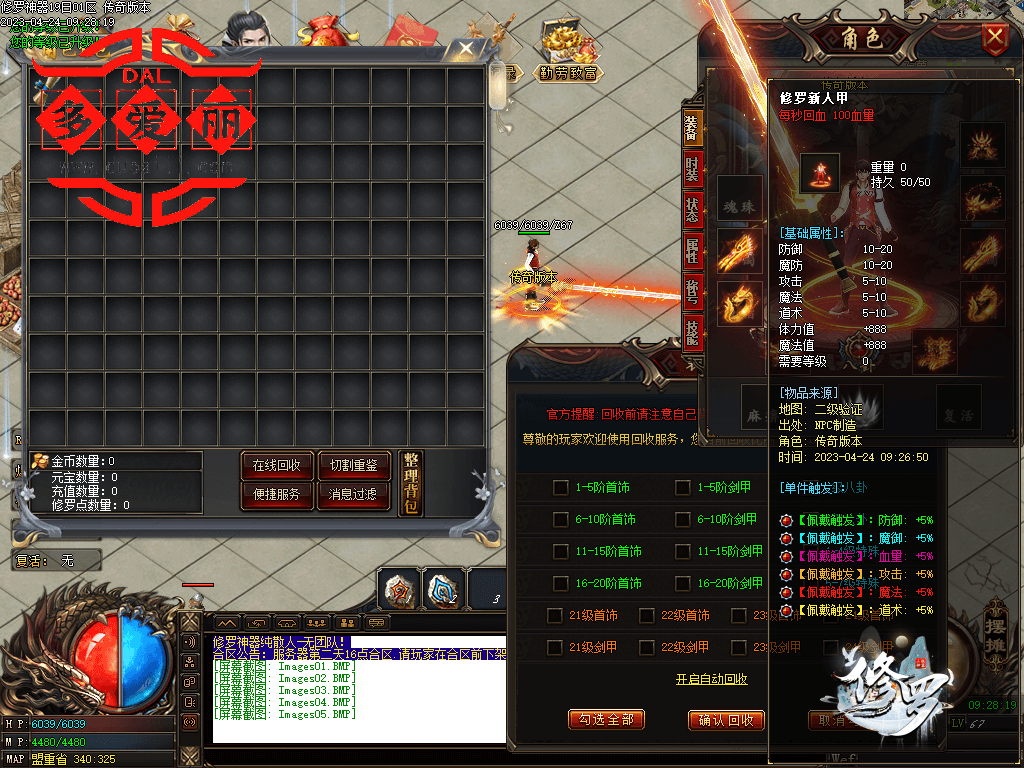Viewport: 1024px width, 768px height.
Task: Click the 开启自动回收 link
Action: (711, 680)
